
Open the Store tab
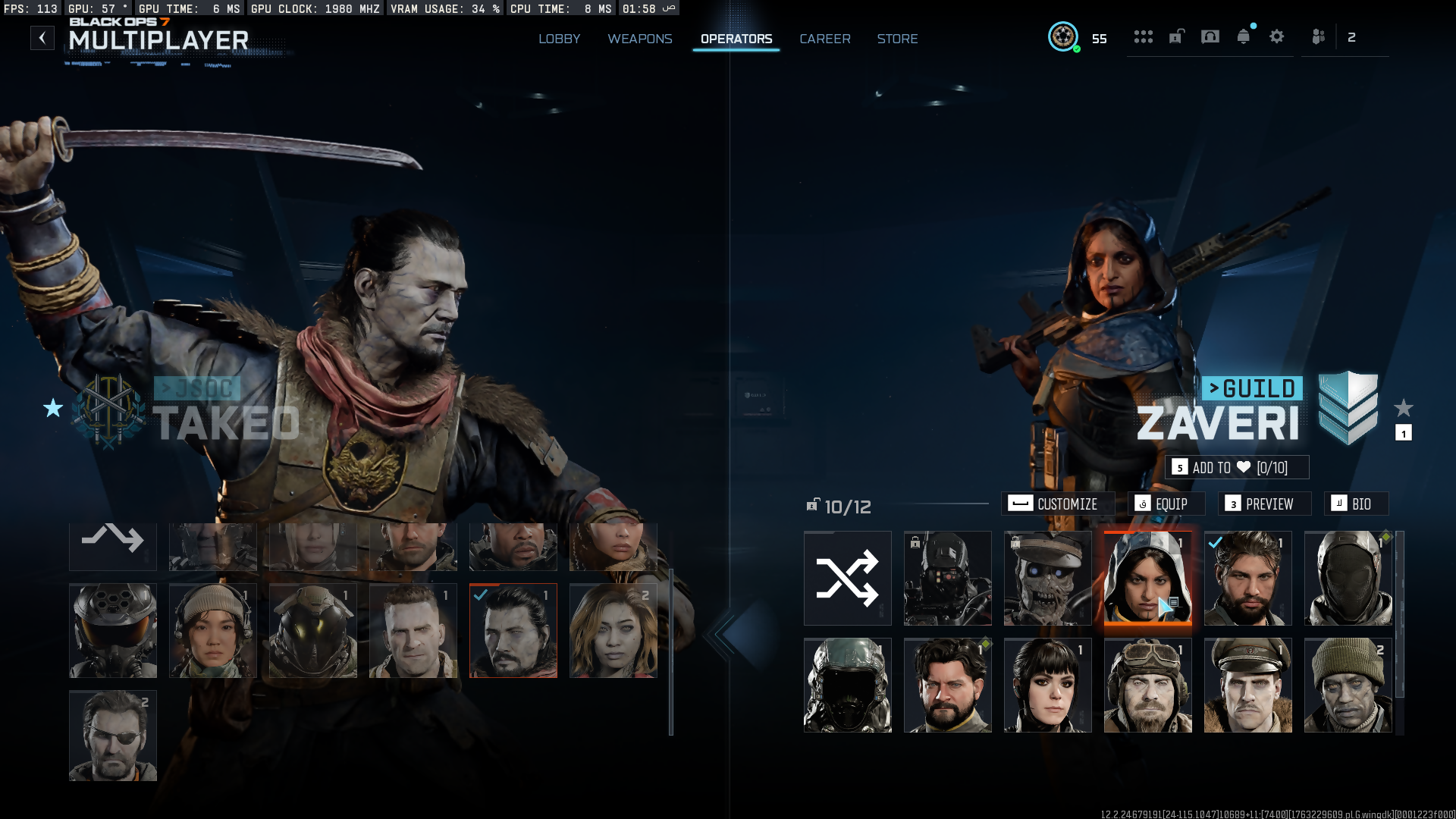[x=897, y=39]
